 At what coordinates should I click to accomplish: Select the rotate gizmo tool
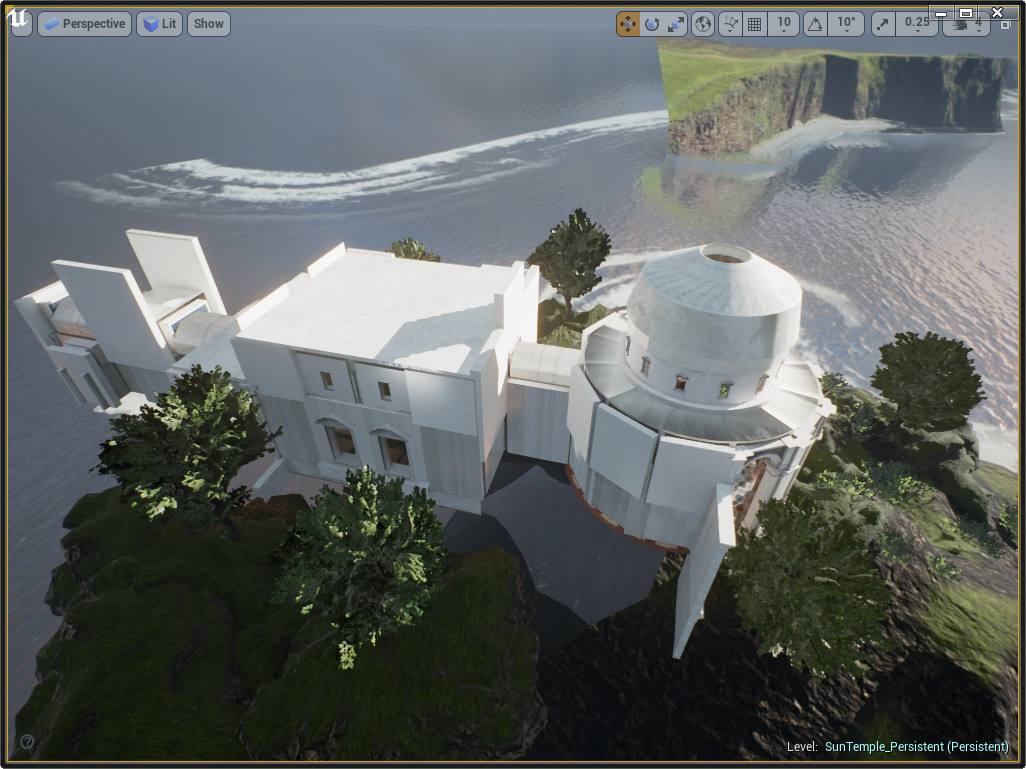[652, 24]
